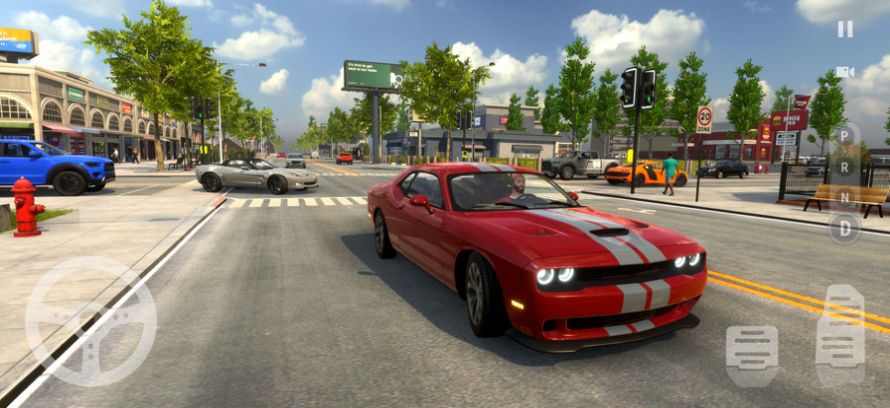
Task: Tap the tall accelerator pedal
Action: [x=839, y=335]
